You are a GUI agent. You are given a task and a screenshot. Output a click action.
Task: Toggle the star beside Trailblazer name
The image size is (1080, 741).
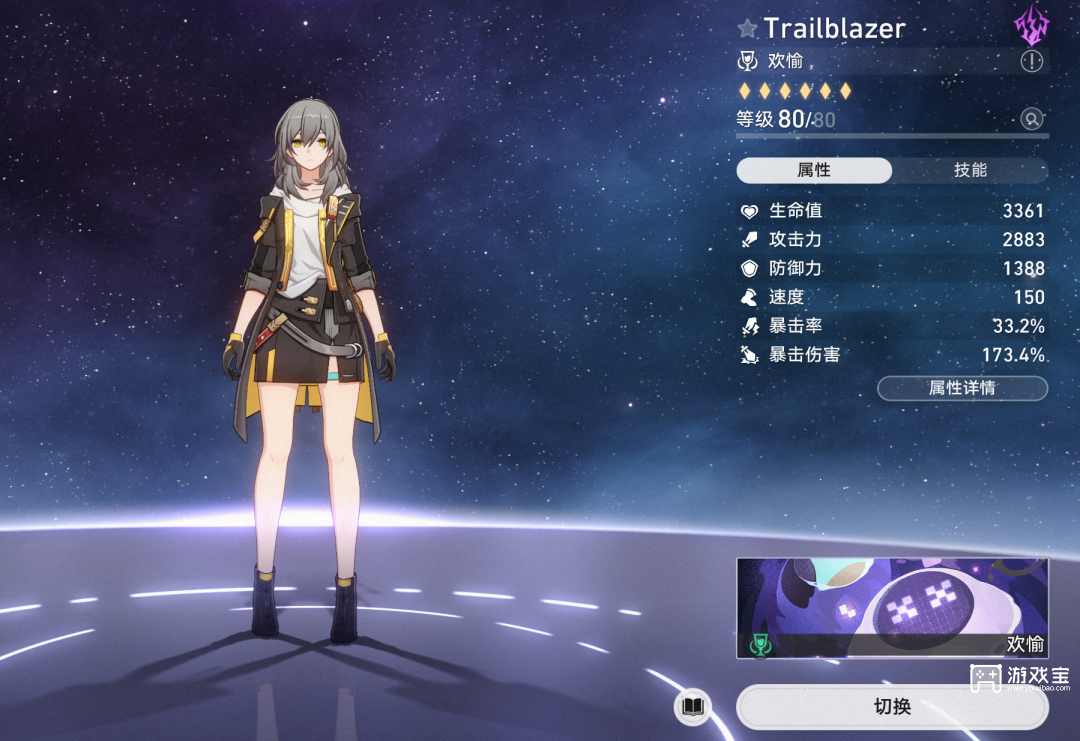(x=747, y=28)
